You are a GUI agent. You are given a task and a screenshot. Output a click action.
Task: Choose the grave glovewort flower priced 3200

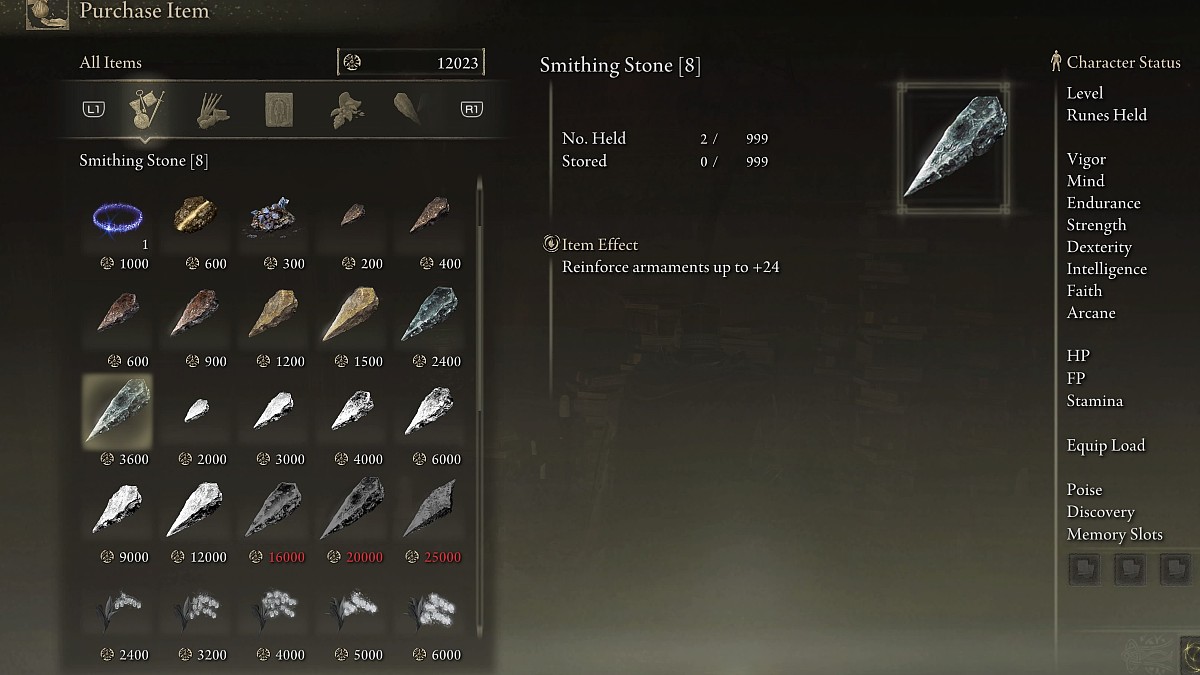pyautogui.click(x=195, y=608)
